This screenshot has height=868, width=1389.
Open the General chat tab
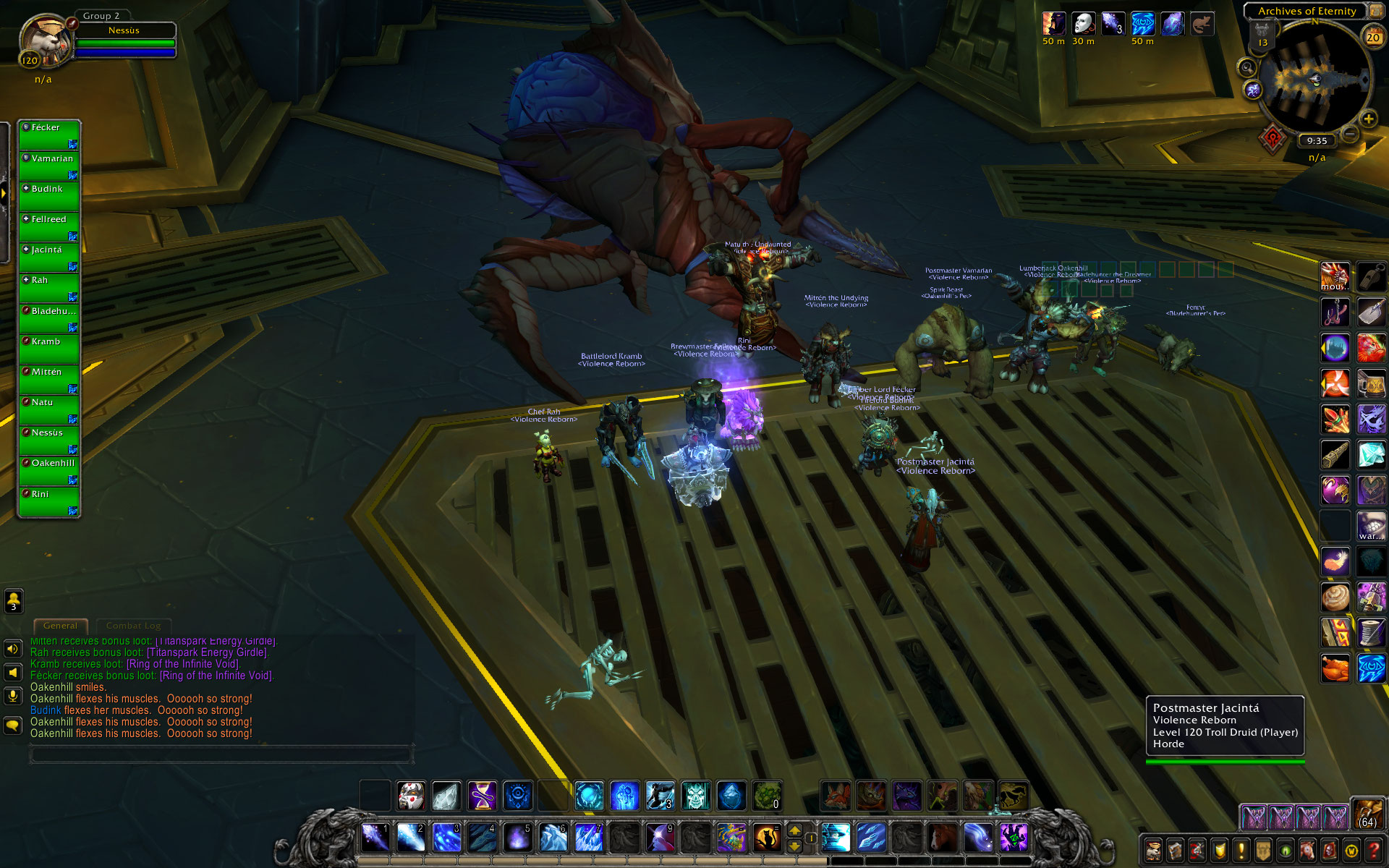coord(60,626)
